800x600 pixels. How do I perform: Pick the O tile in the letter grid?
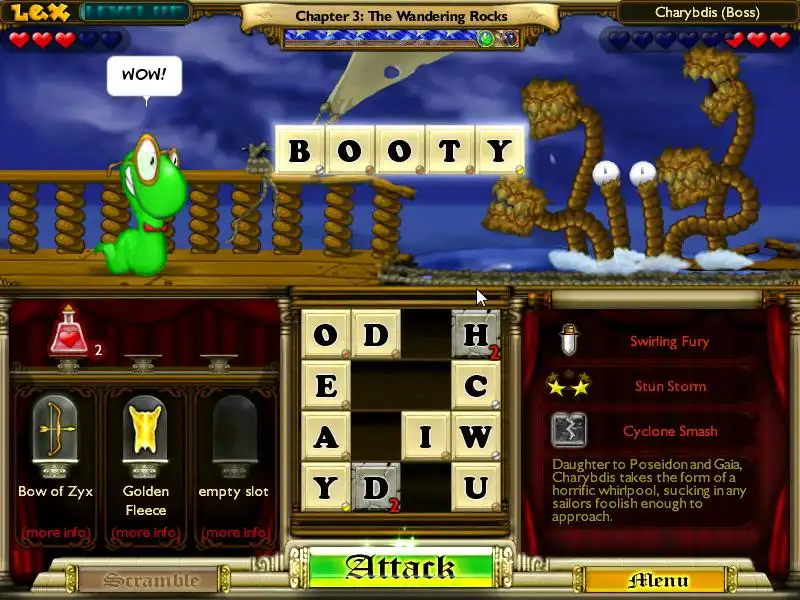326,335
